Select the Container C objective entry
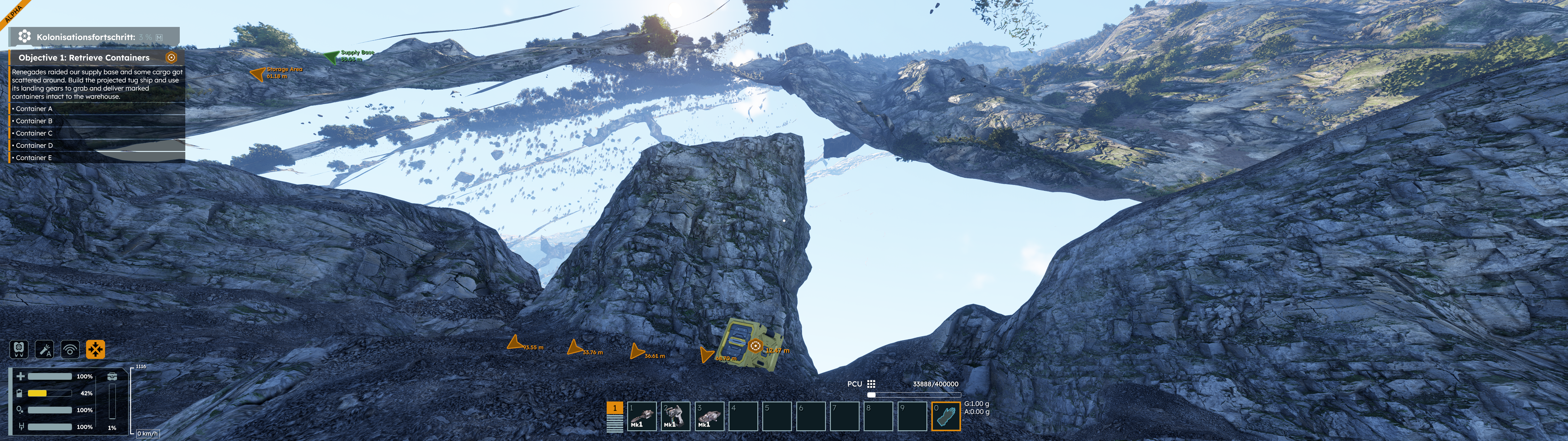1568x441 pixels. [x=34, y=134]
